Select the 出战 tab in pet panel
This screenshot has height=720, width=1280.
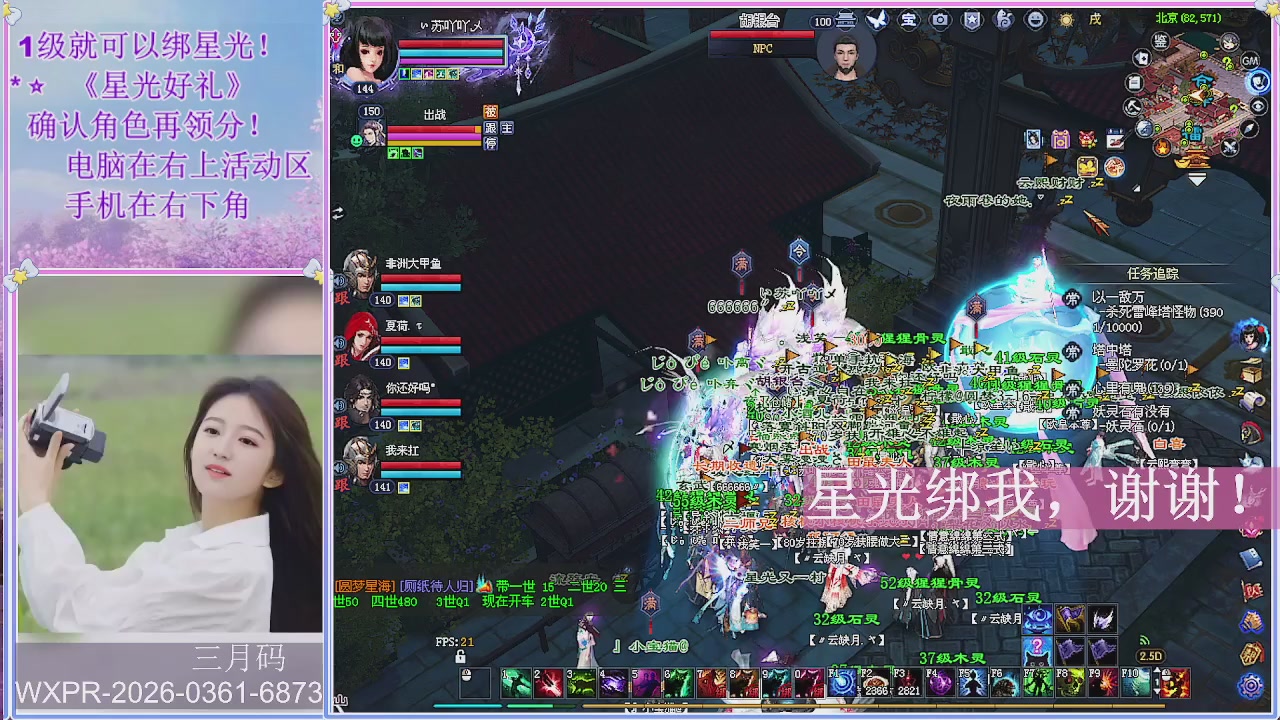pyautogui.click(x=435, y=113)
